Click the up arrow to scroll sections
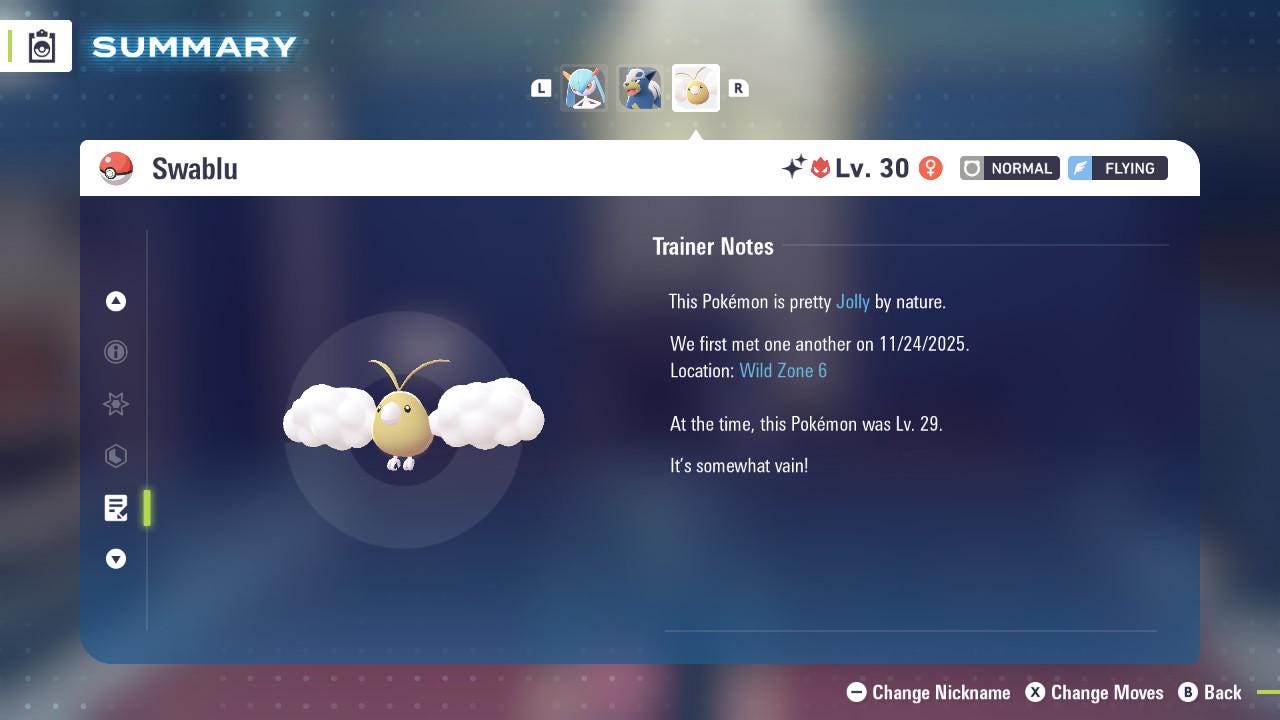Viewport: 1280px width, 720px height. tap(116, 301)
